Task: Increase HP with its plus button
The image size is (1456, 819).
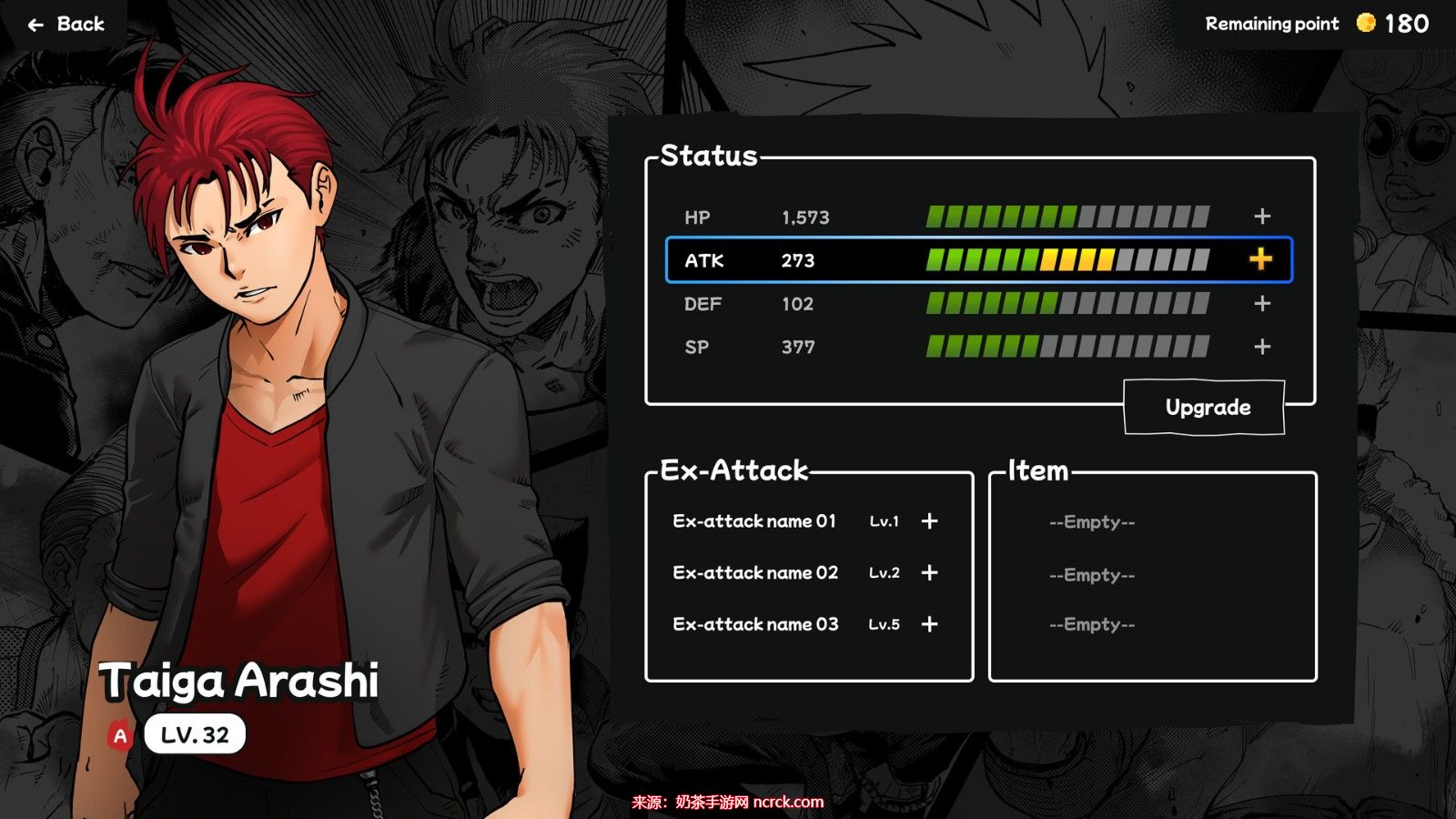Action: (1261, 217)
